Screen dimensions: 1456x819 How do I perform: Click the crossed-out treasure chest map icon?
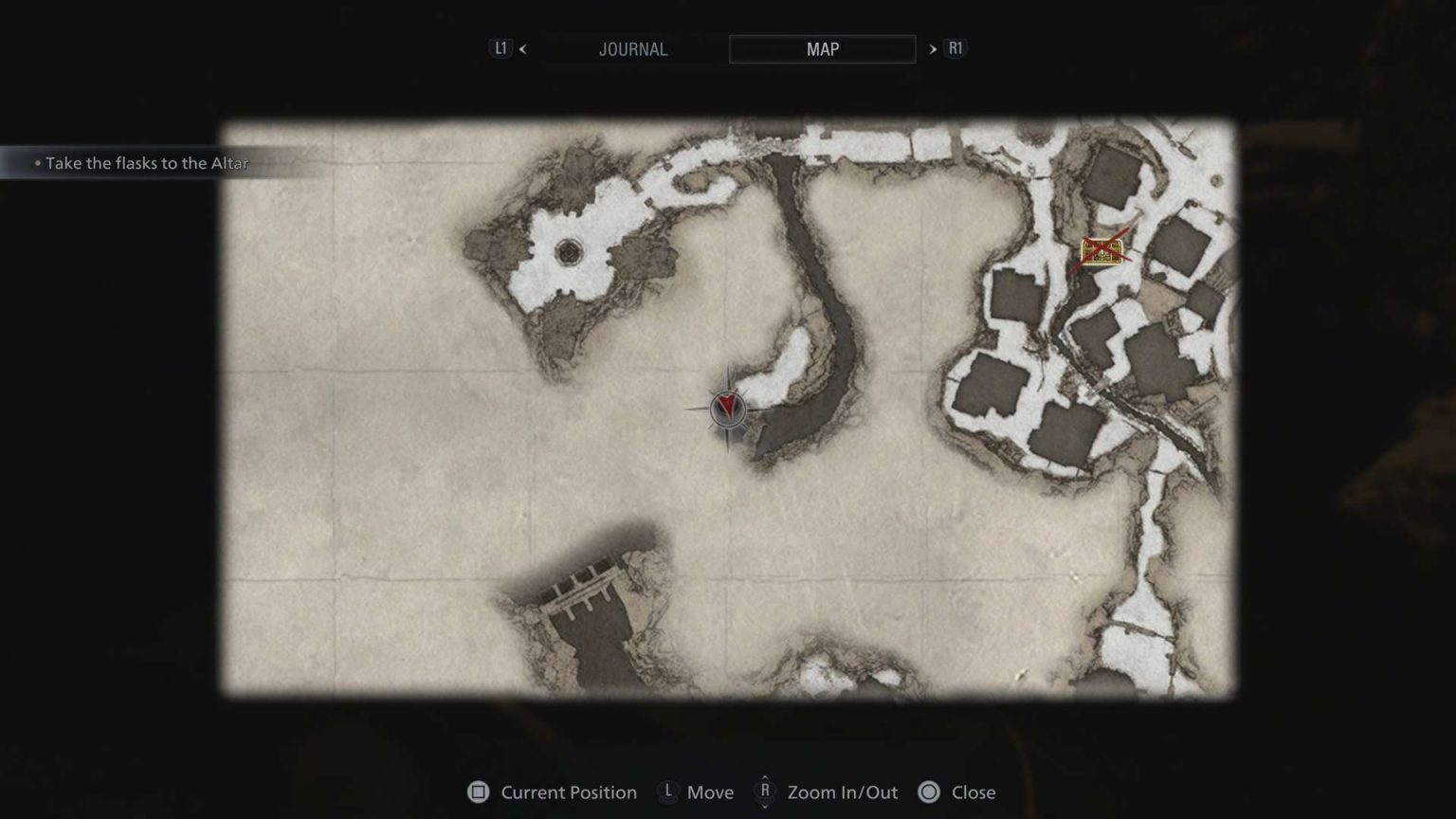coord(1102,250)
